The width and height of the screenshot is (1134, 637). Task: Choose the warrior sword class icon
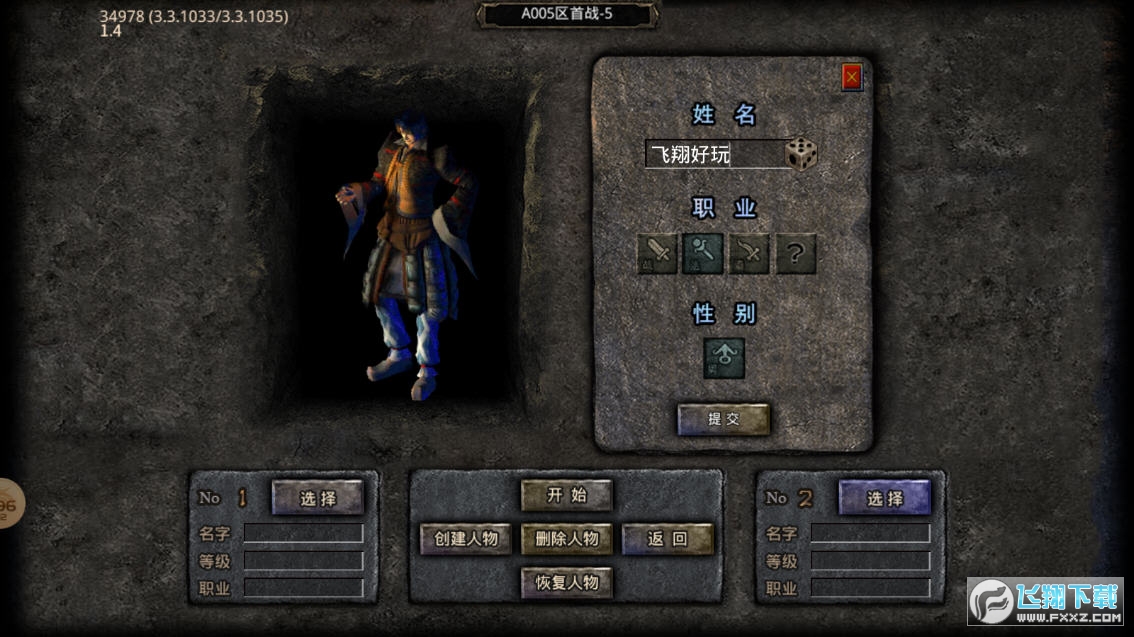click(x=657, y=254)
